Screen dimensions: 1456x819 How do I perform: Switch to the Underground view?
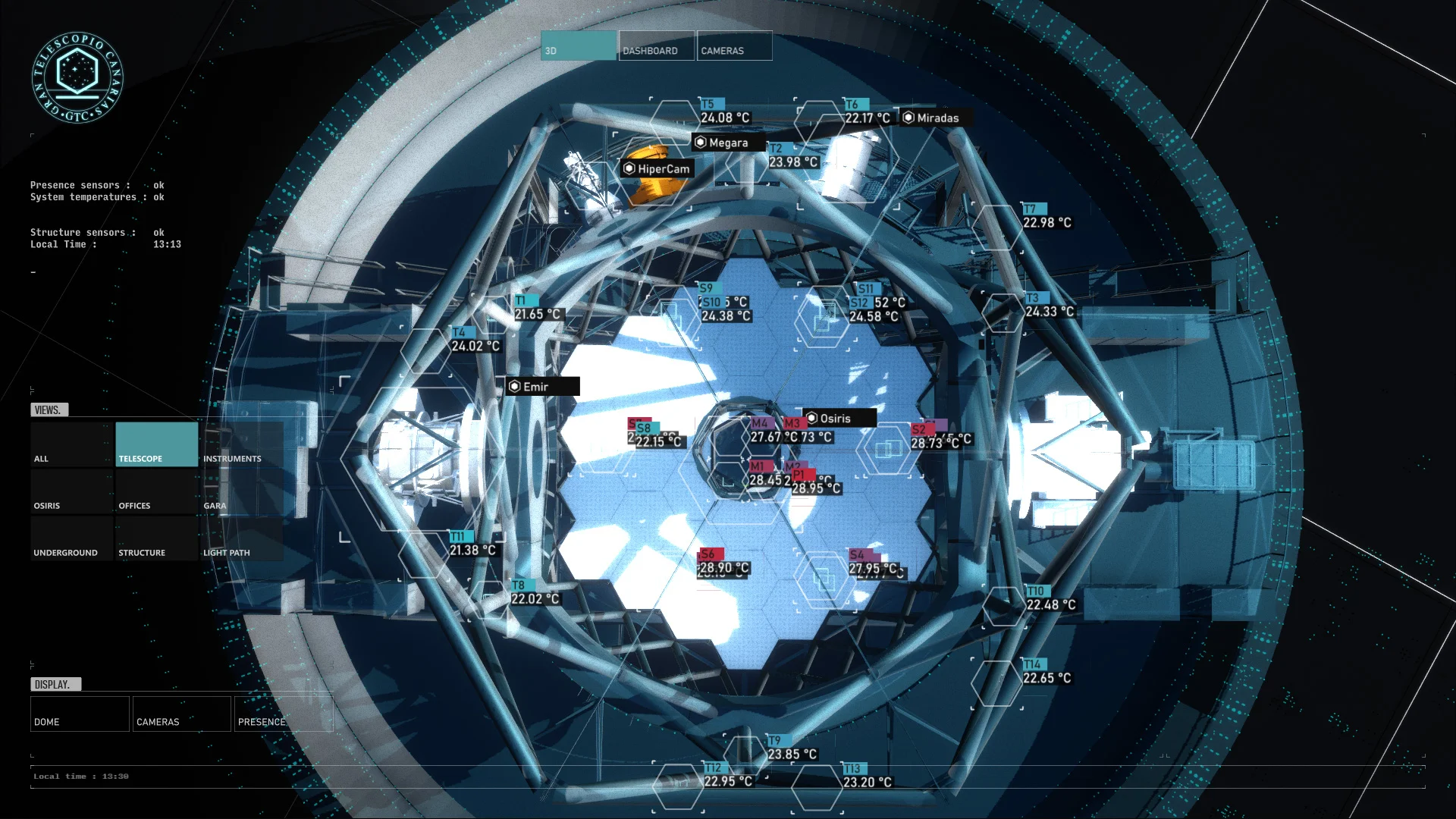tap(72, 538)
